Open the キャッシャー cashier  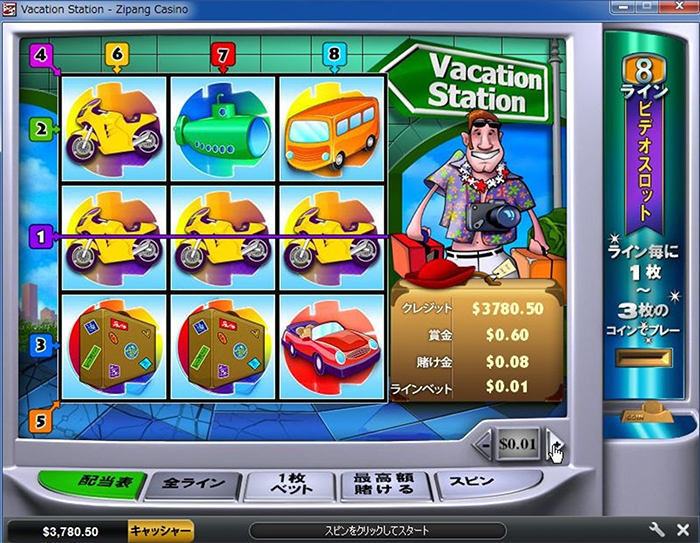(x=160, y=531)
